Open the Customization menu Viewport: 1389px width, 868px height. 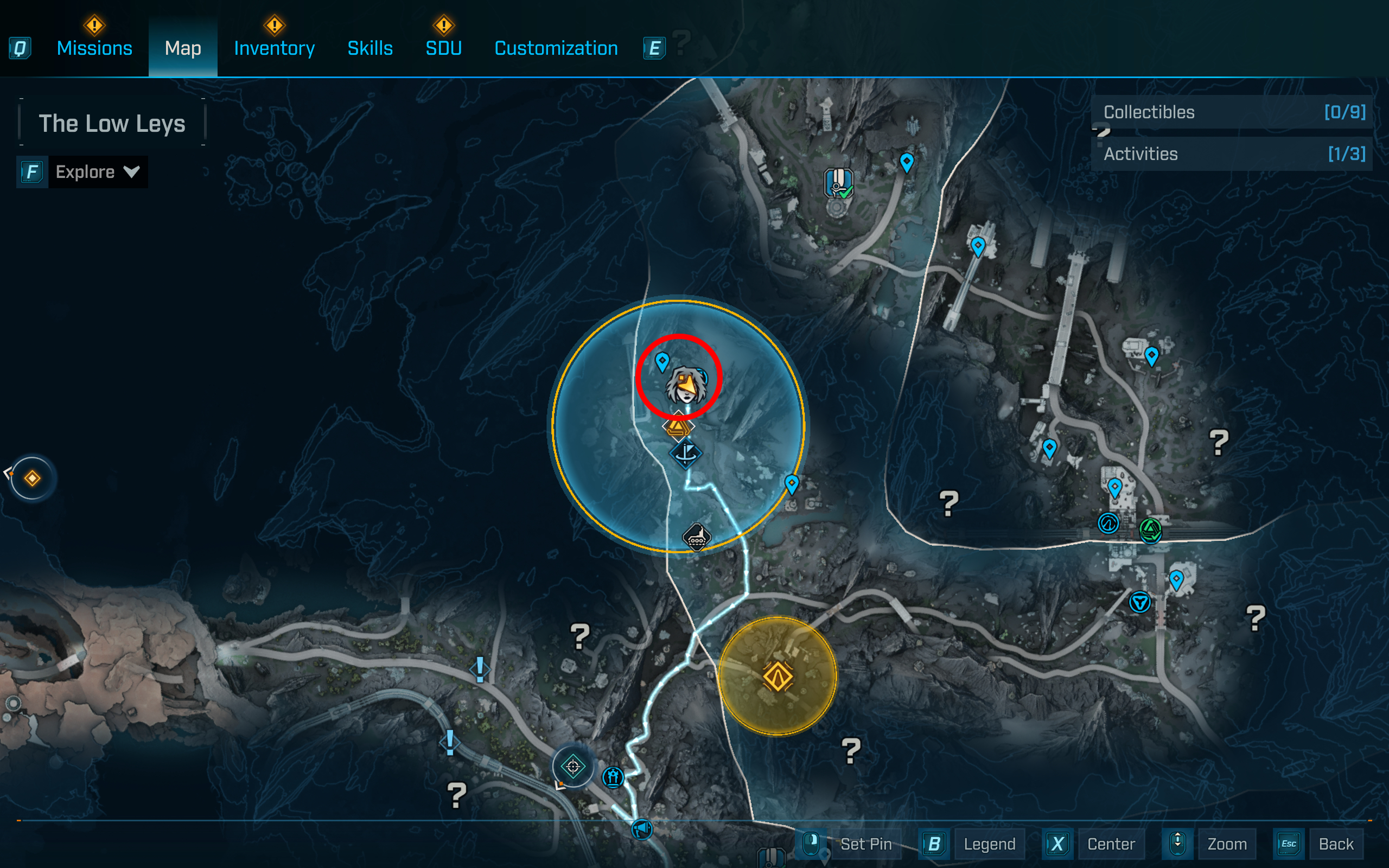pyautogui.click(x=556, y=48)
